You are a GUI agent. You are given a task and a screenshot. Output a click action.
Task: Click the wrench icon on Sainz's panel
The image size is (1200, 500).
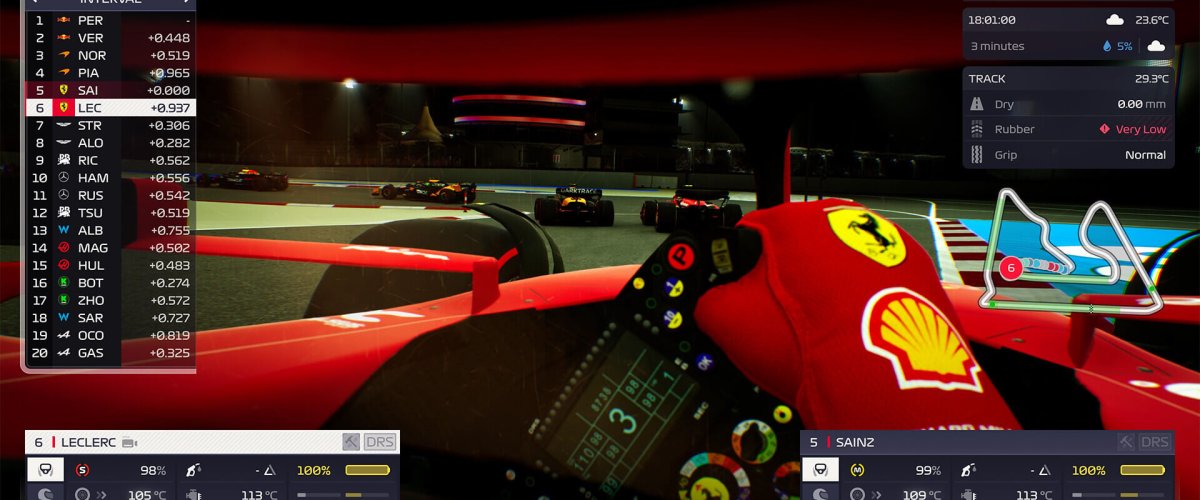point(1126,442)
